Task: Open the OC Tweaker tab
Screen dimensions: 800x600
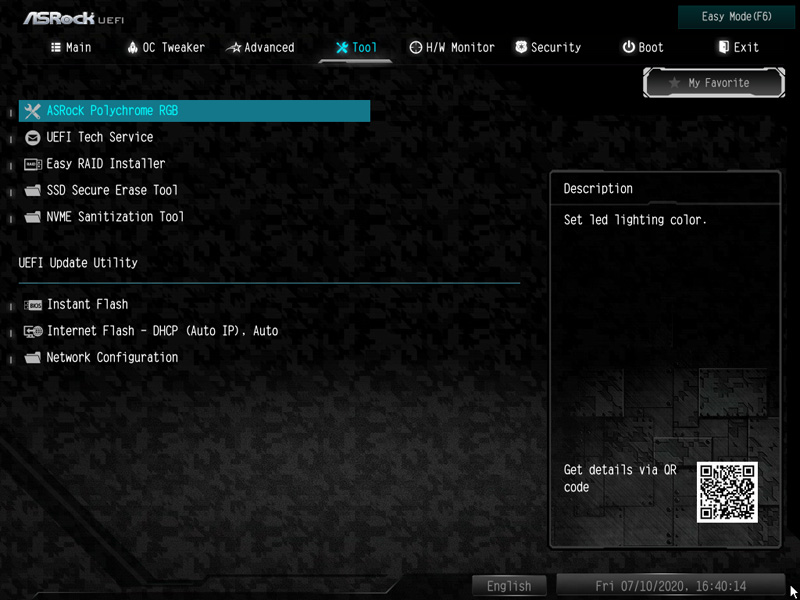Action: coord(165,47)
